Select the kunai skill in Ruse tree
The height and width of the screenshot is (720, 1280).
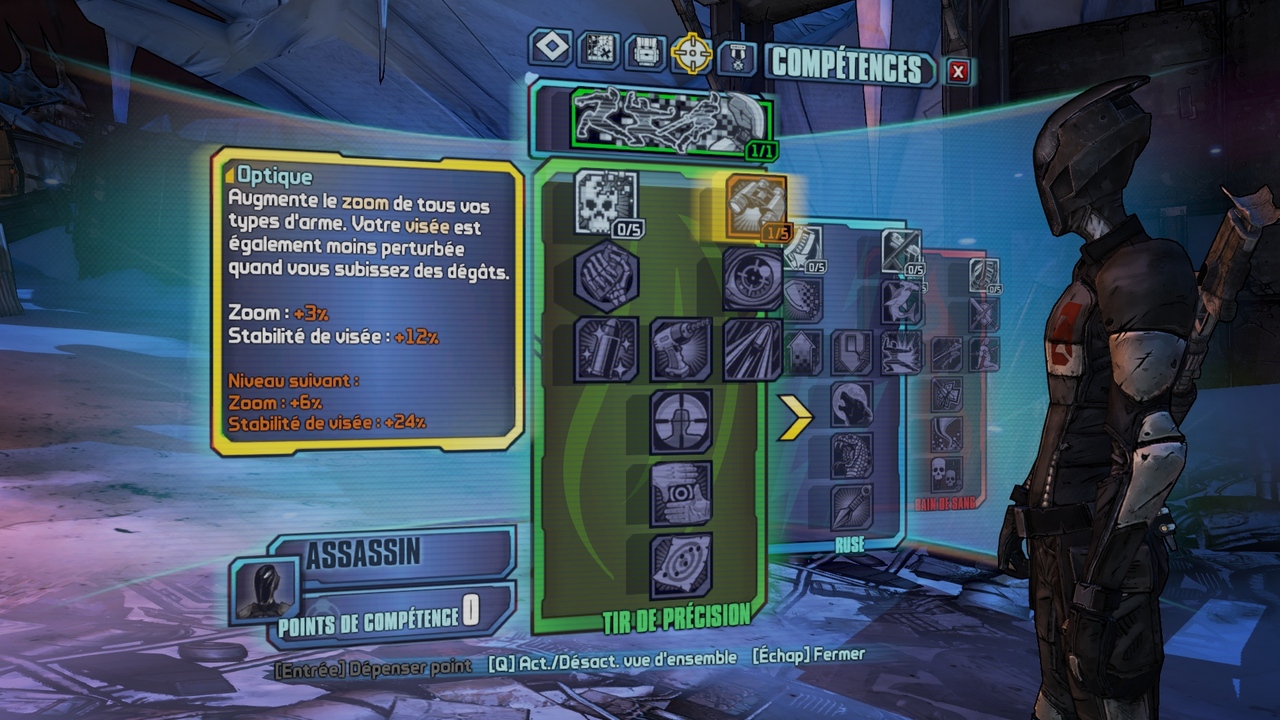(x=851, y=507)
